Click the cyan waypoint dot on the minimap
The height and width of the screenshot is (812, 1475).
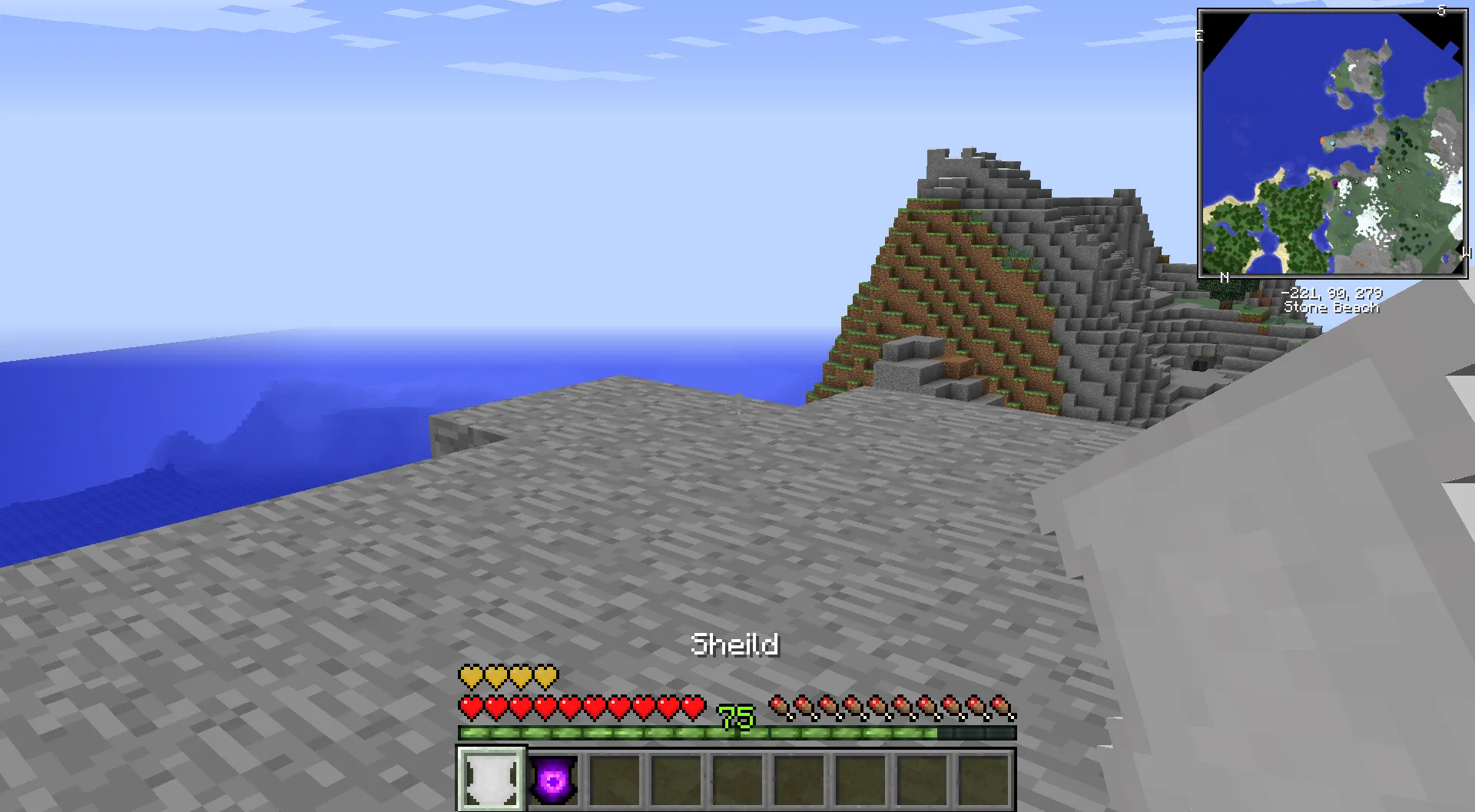pyautogui.click(x=1333, y=143)
